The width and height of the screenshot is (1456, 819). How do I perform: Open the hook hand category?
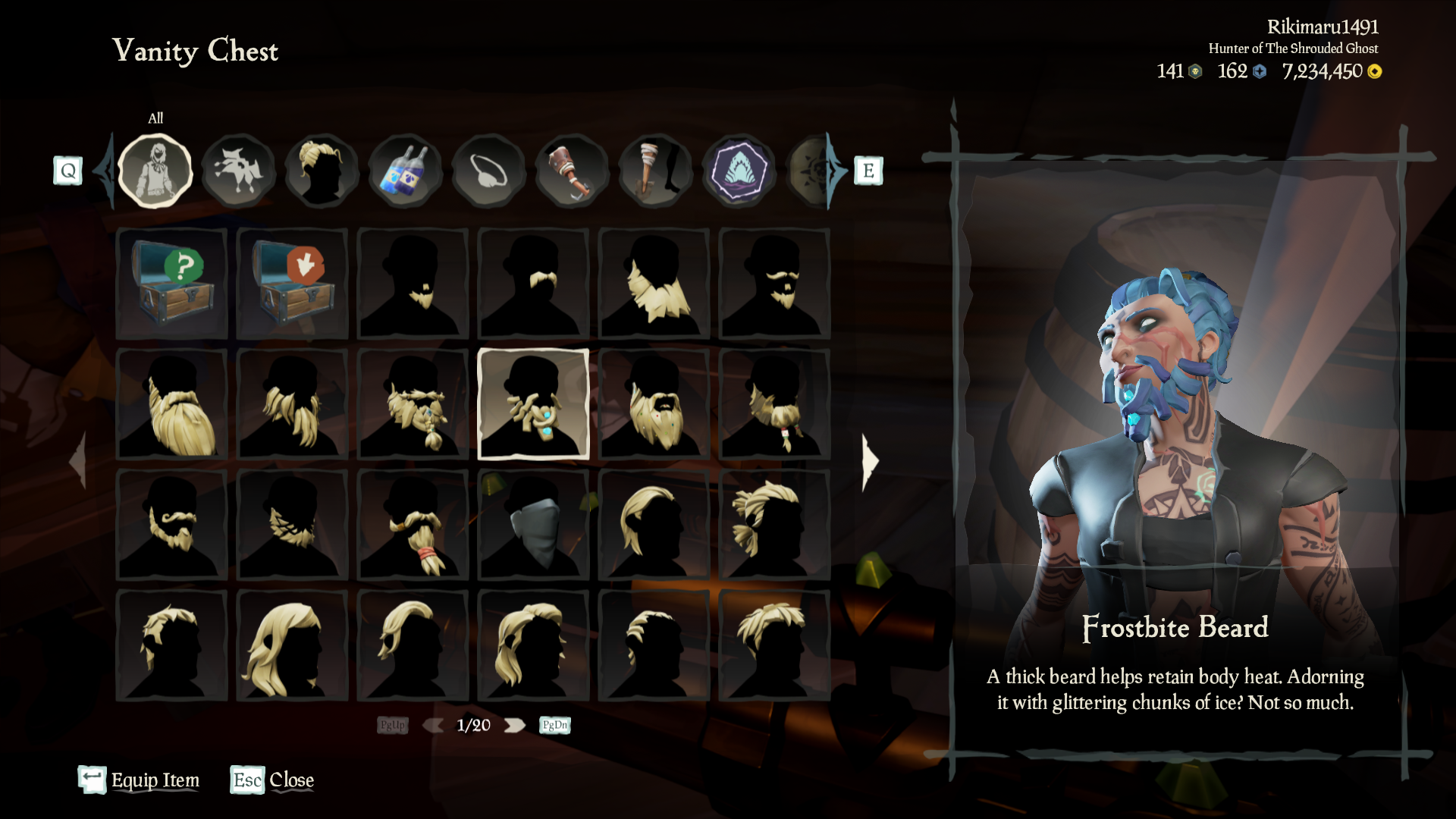573,171
